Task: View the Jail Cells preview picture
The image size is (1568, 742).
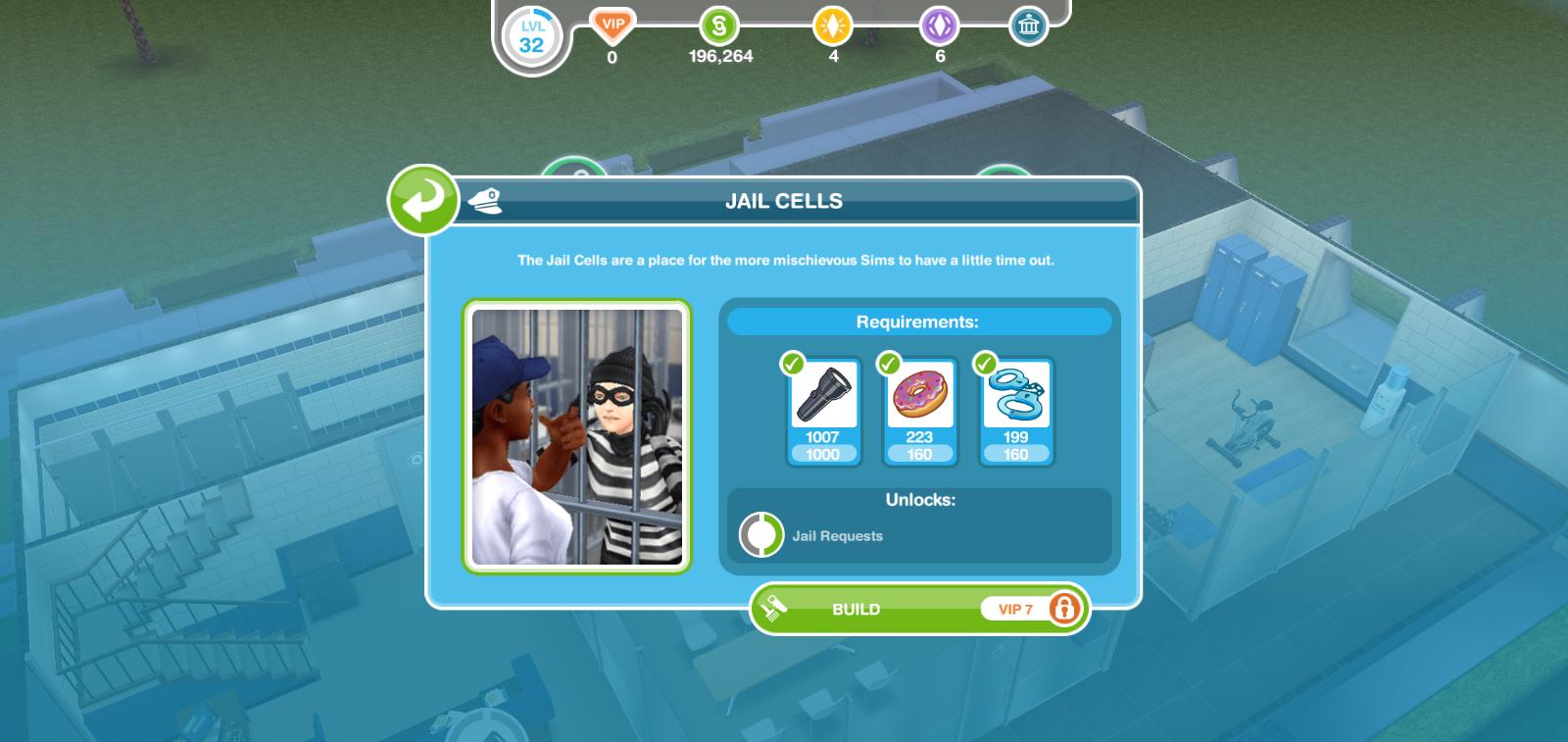Action: tap(577, 437)
